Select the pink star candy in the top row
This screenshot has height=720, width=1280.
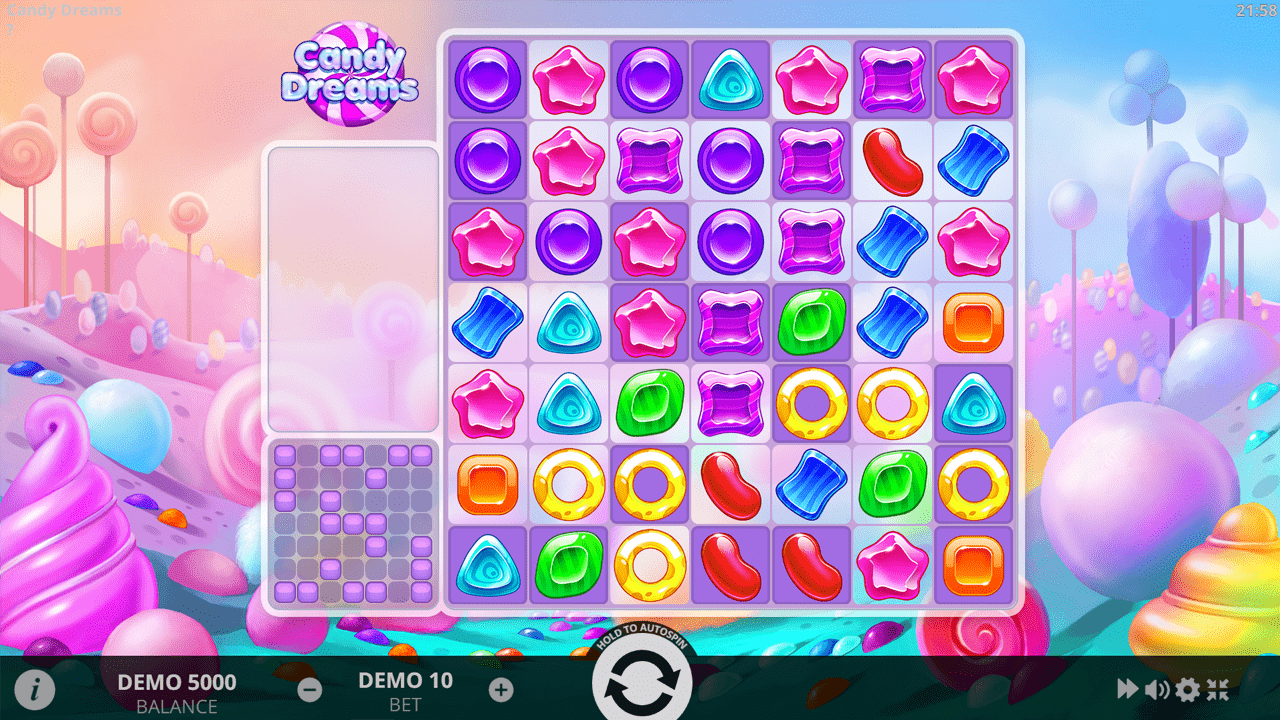[x=568, y=81]
